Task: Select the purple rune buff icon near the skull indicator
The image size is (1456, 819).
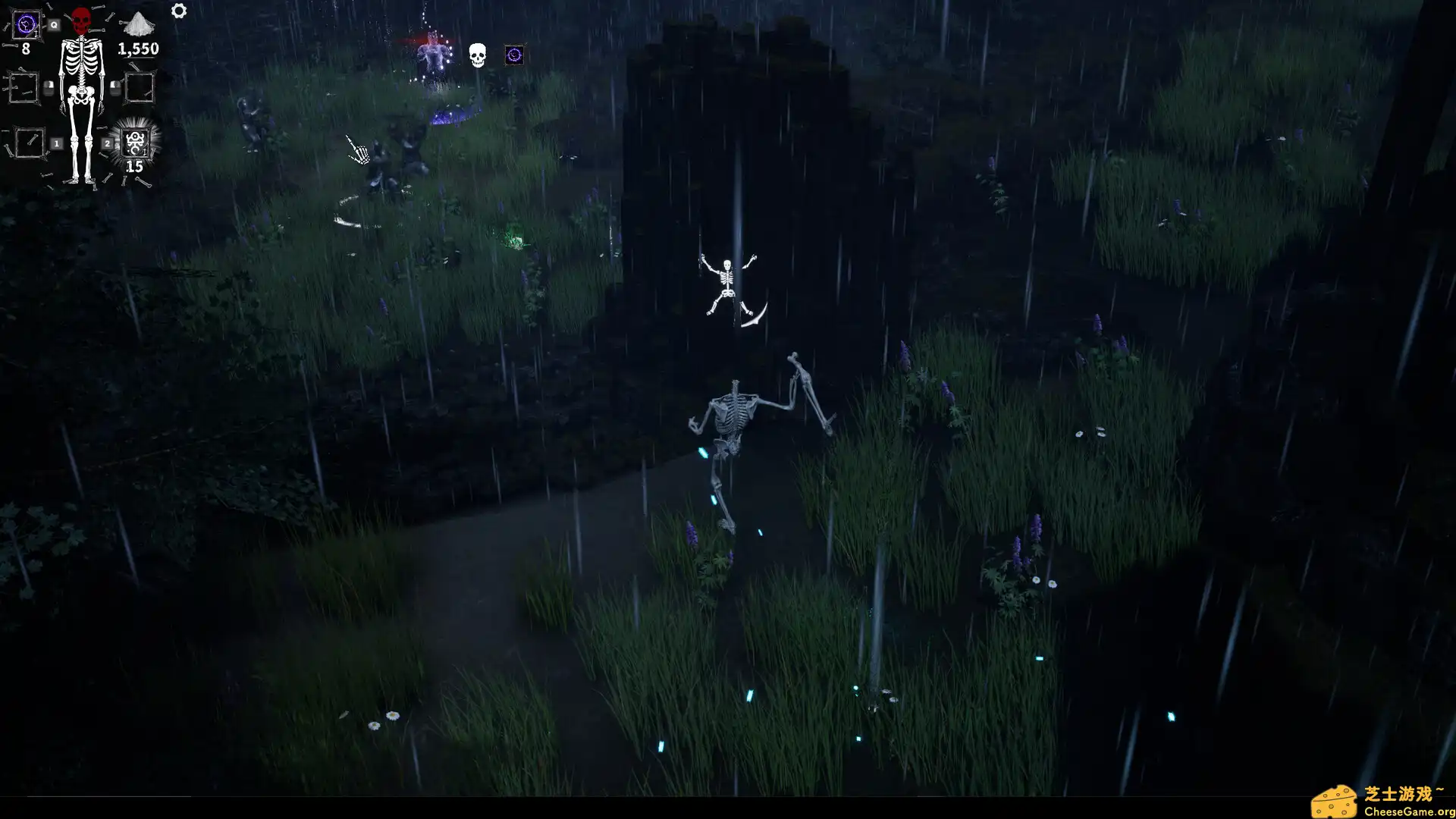Action: coord(514,55)
